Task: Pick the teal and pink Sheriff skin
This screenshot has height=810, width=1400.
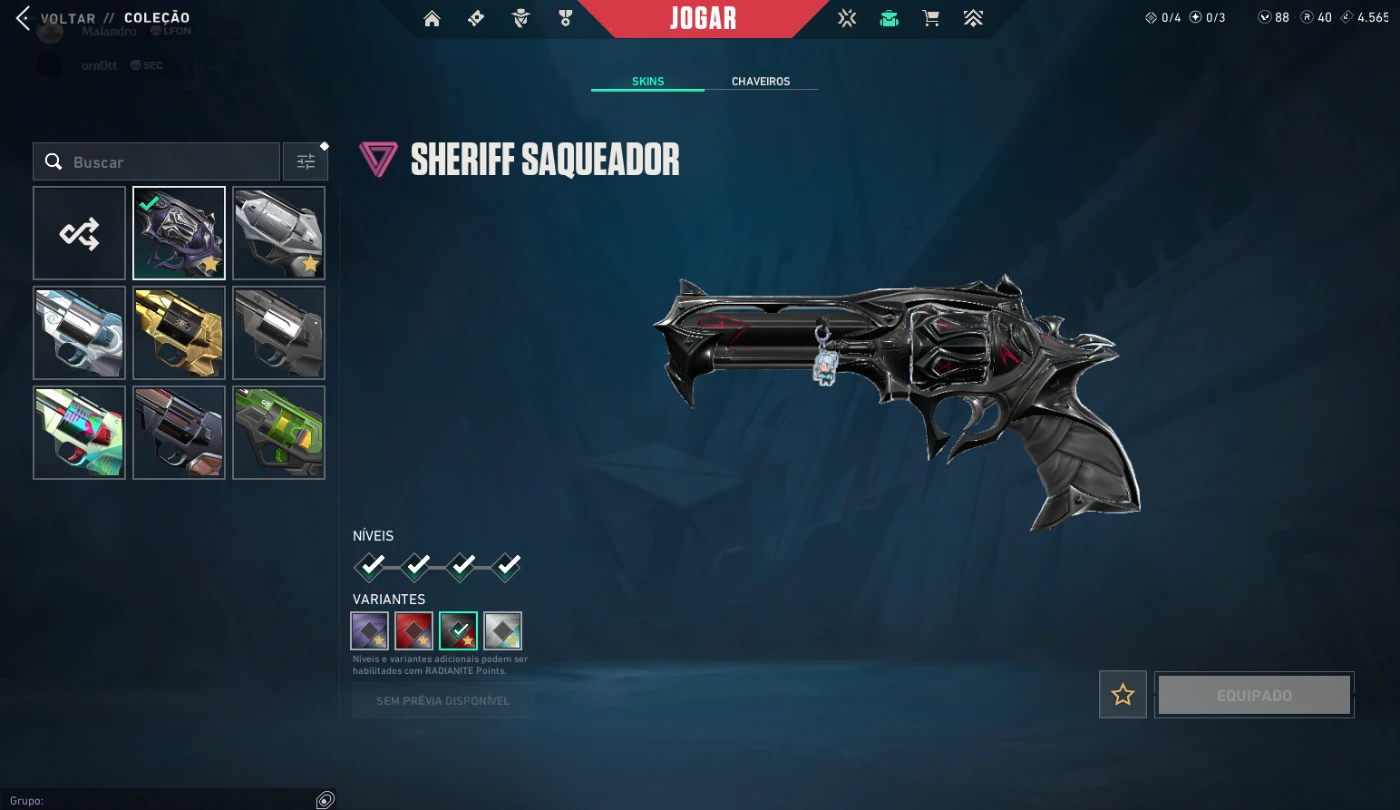Action: click(x=79, y=433)
